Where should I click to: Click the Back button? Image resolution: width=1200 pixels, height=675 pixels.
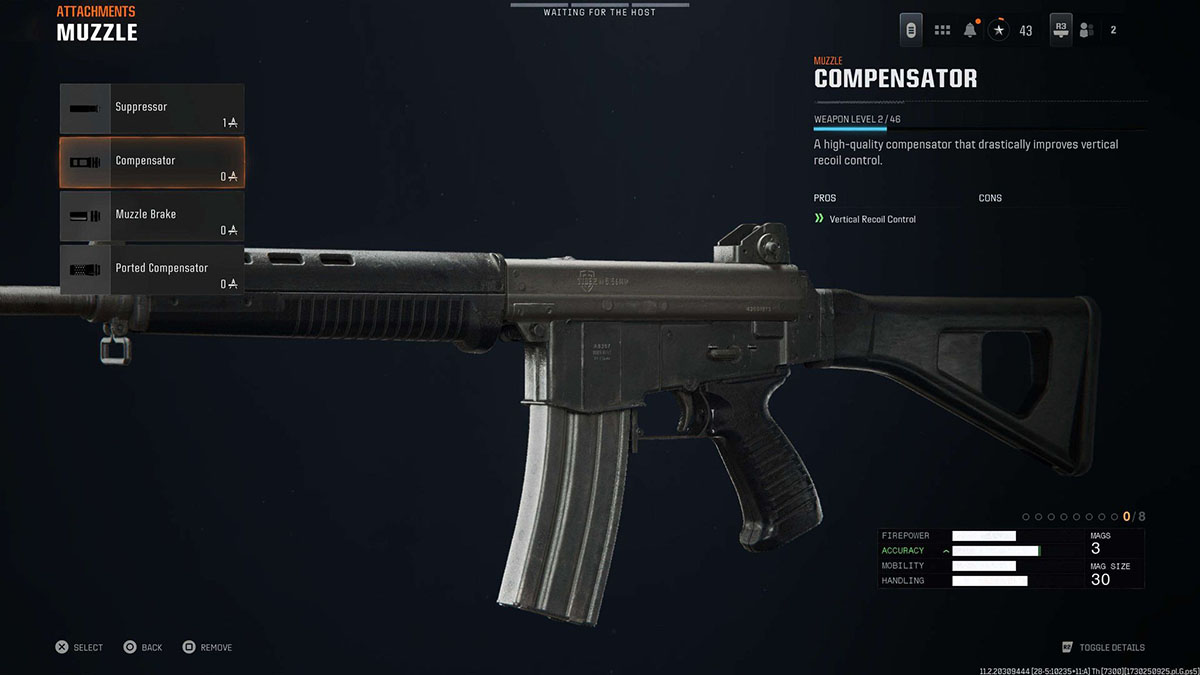[x=142, y=647]
